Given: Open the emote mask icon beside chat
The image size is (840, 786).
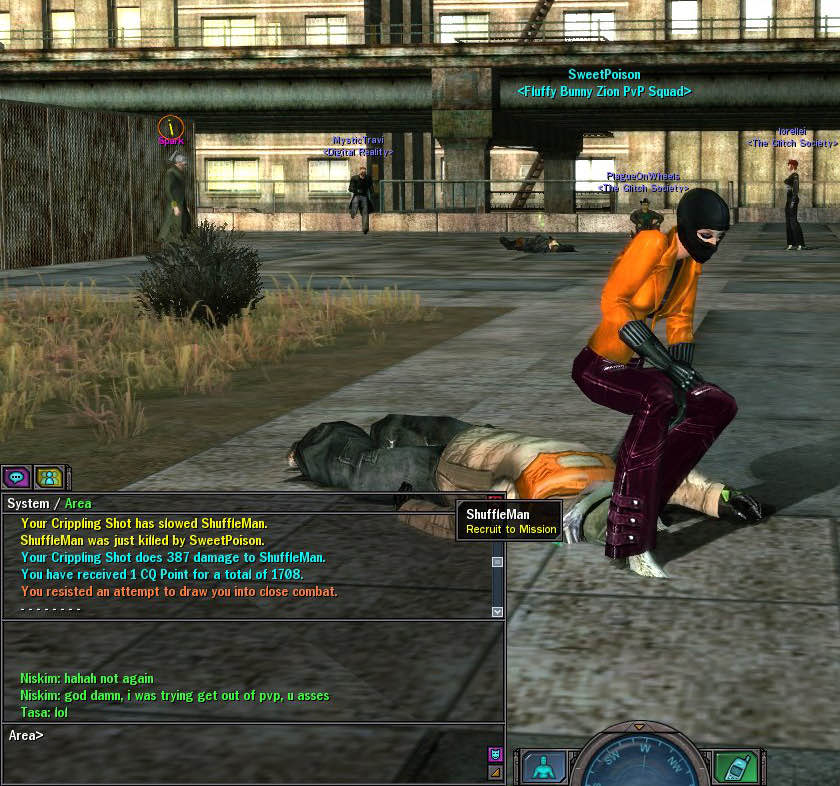Looking at the screenshot, I should 495,754.
